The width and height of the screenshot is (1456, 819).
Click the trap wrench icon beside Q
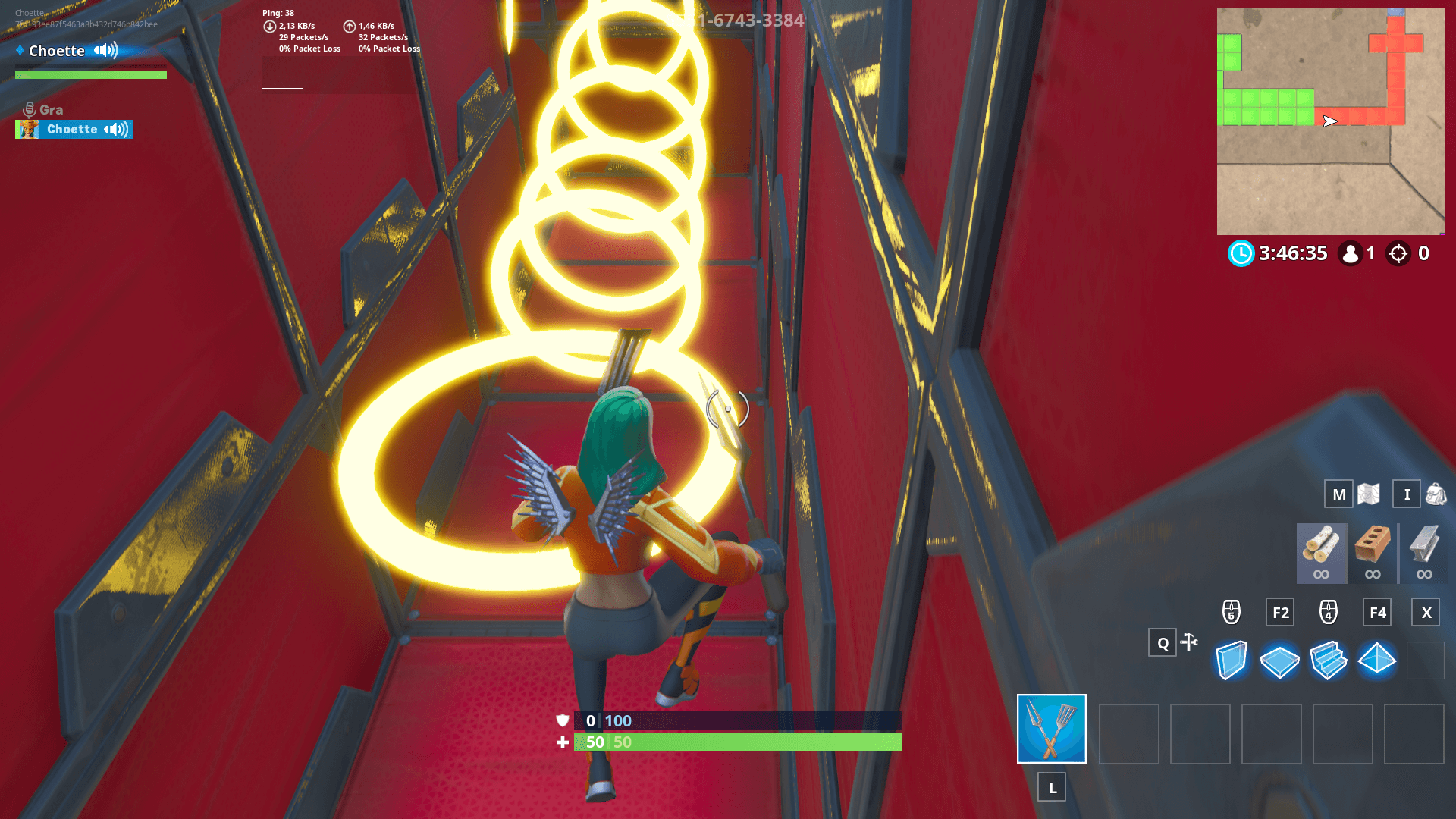pyautogui.click(x=1188, y=642)
